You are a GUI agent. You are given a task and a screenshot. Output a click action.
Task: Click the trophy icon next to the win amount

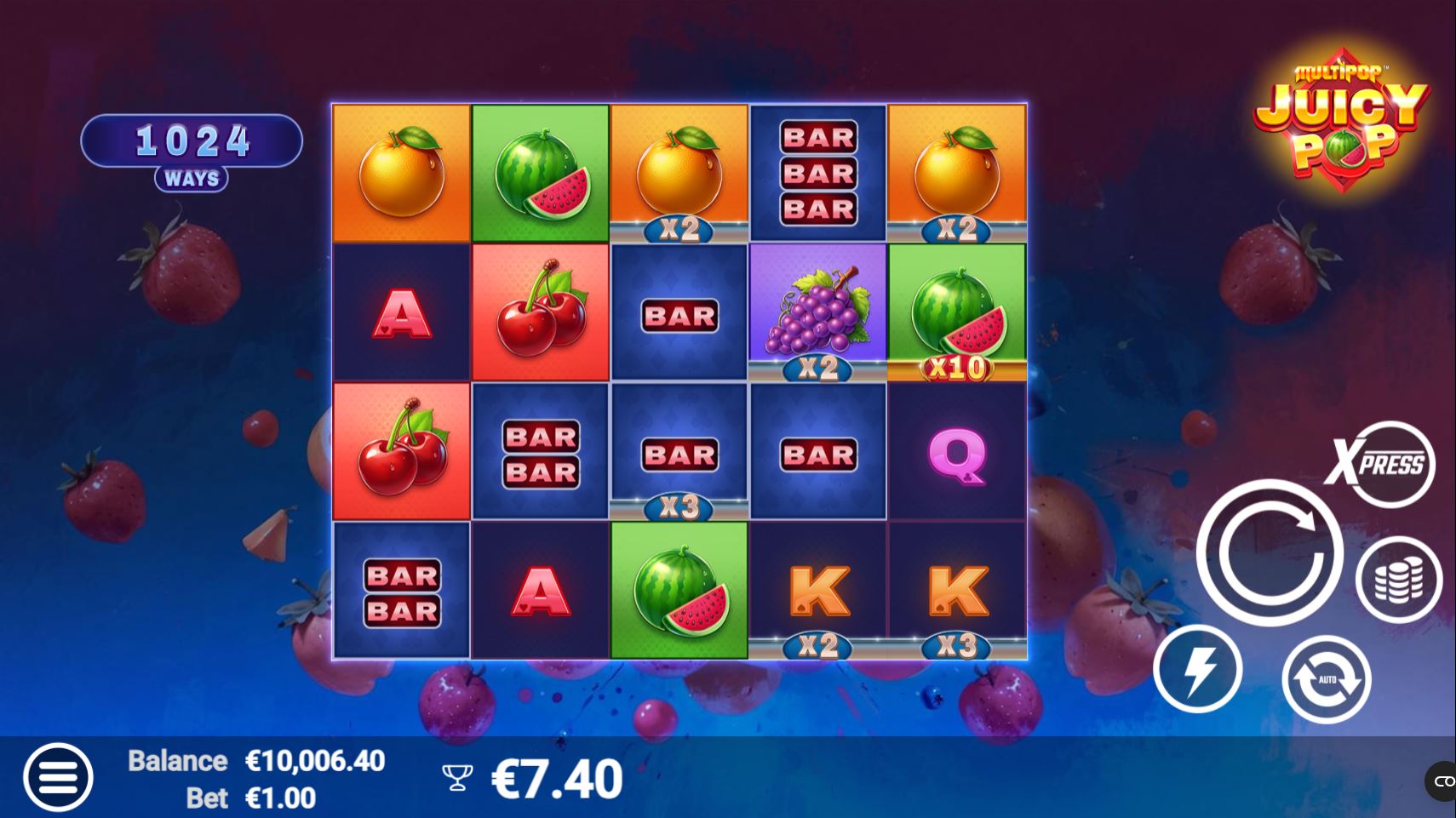457,776
